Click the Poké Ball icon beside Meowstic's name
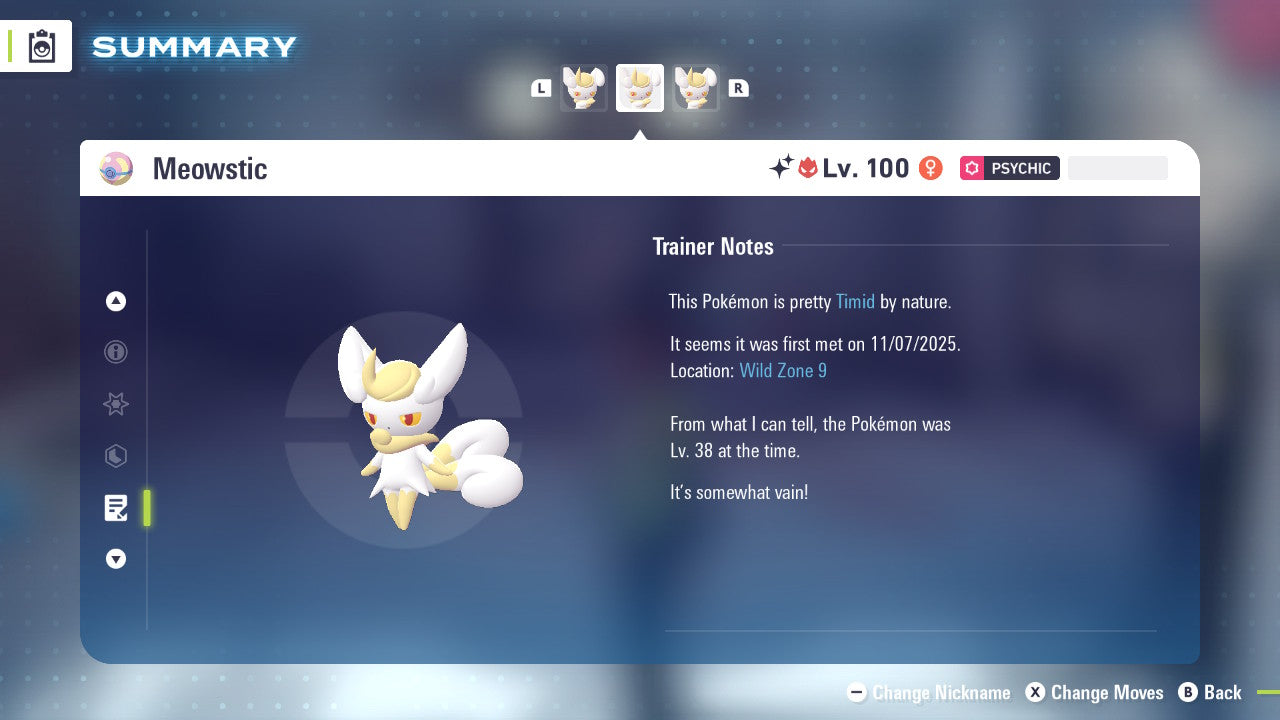 click(116, 168)
